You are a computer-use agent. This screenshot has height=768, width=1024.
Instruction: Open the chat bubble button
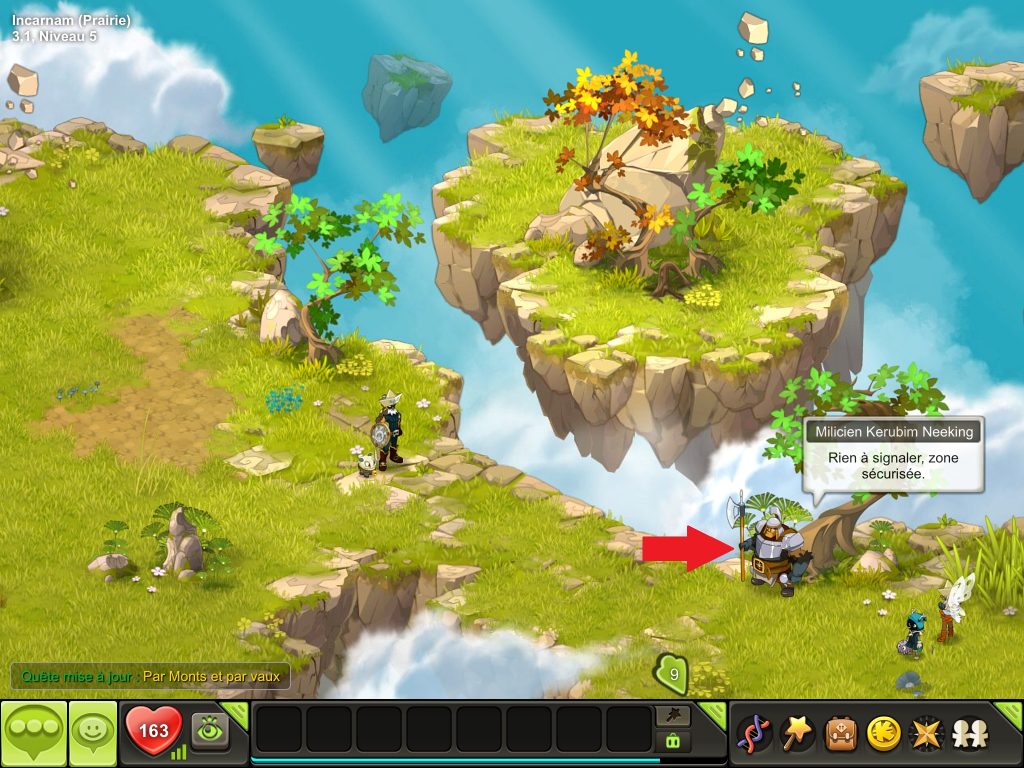pos(33,733)
